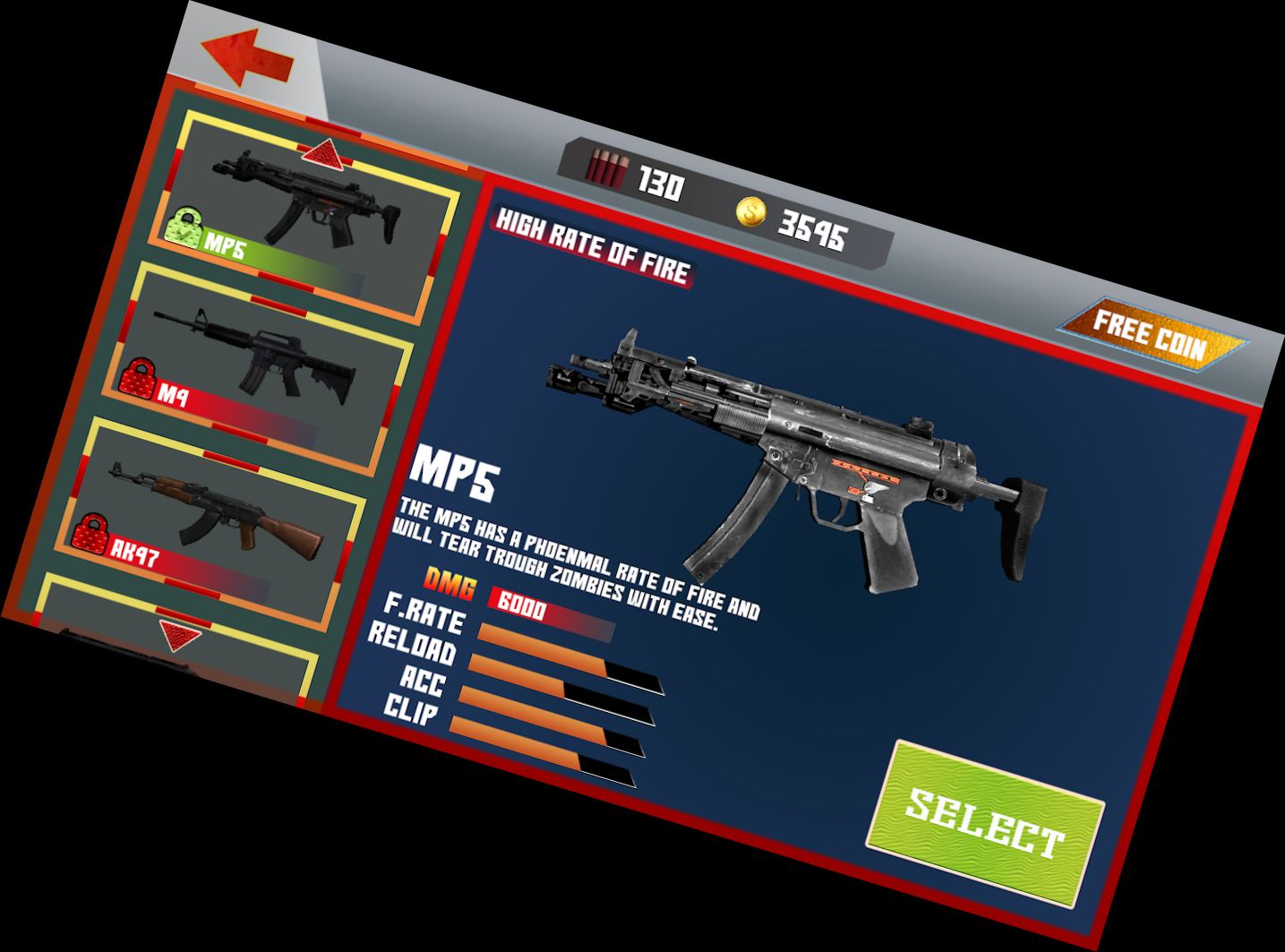The image size is (1285, 952).
Task: Show more weapons with the down arrow
Action: click(x=180, y=636)
